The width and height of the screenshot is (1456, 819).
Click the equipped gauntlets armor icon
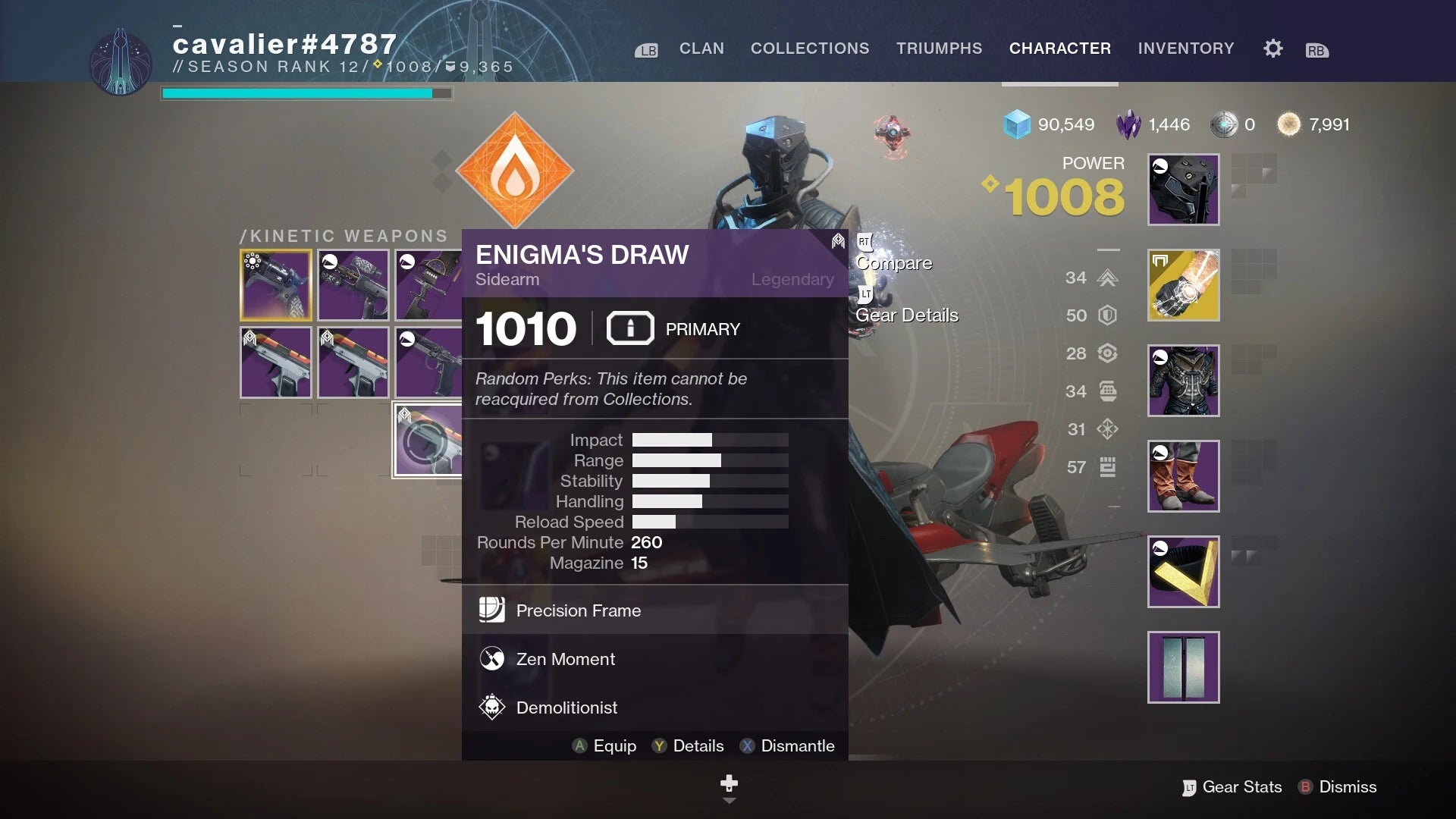(x=1183, y=285)
